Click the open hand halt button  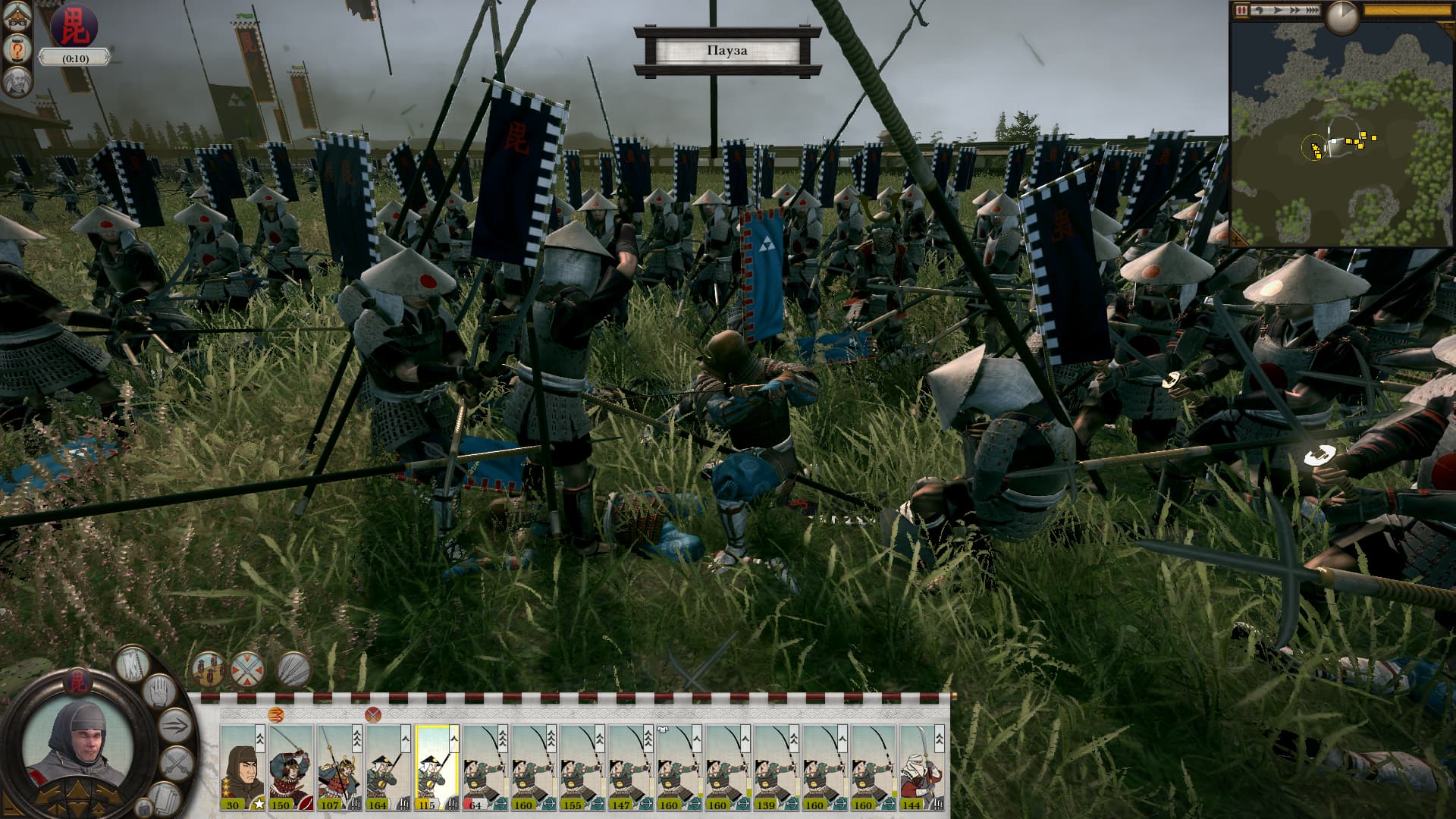(160, 692)
